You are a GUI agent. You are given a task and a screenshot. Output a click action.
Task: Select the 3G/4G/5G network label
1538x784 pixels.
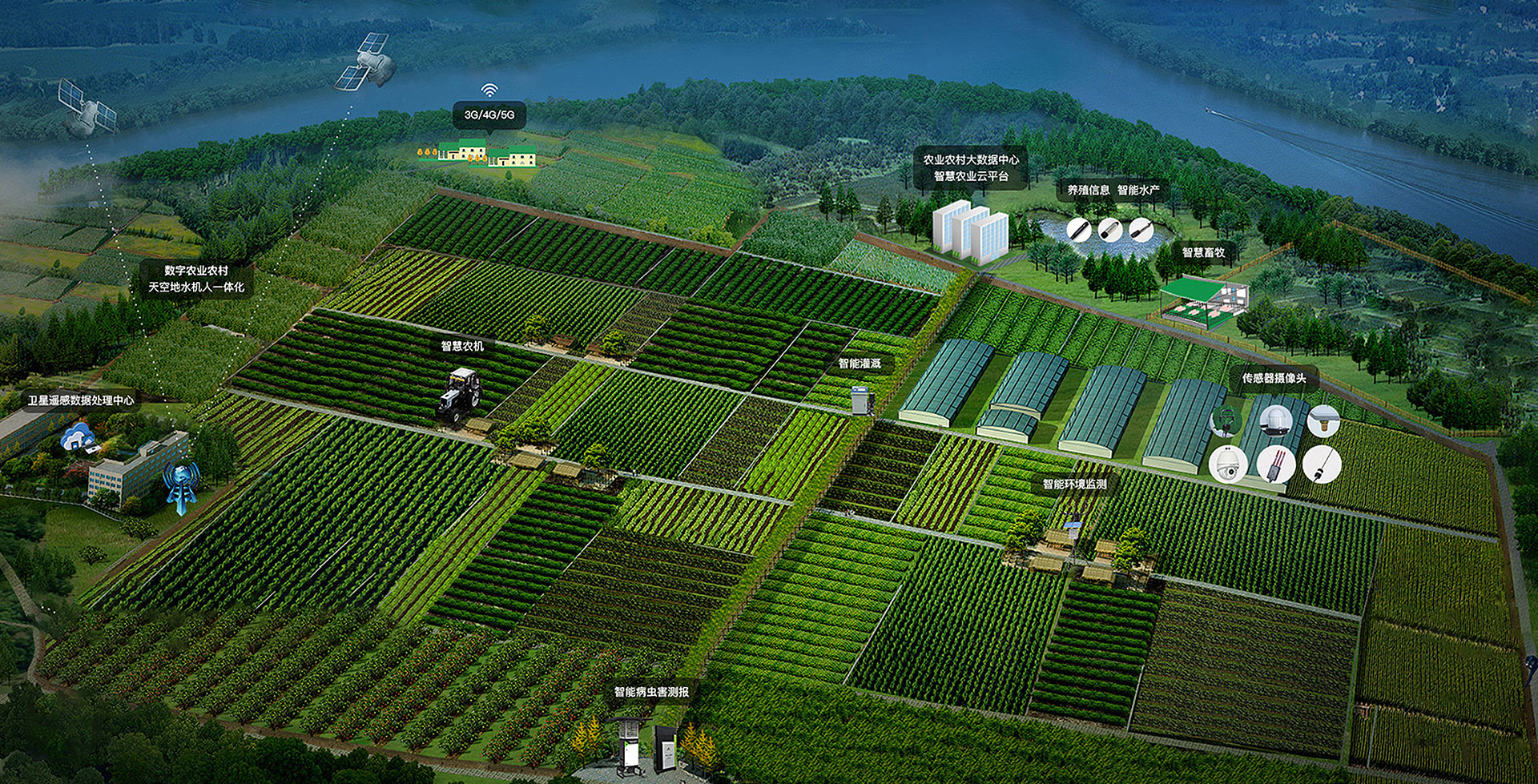(x=489, y=115)
